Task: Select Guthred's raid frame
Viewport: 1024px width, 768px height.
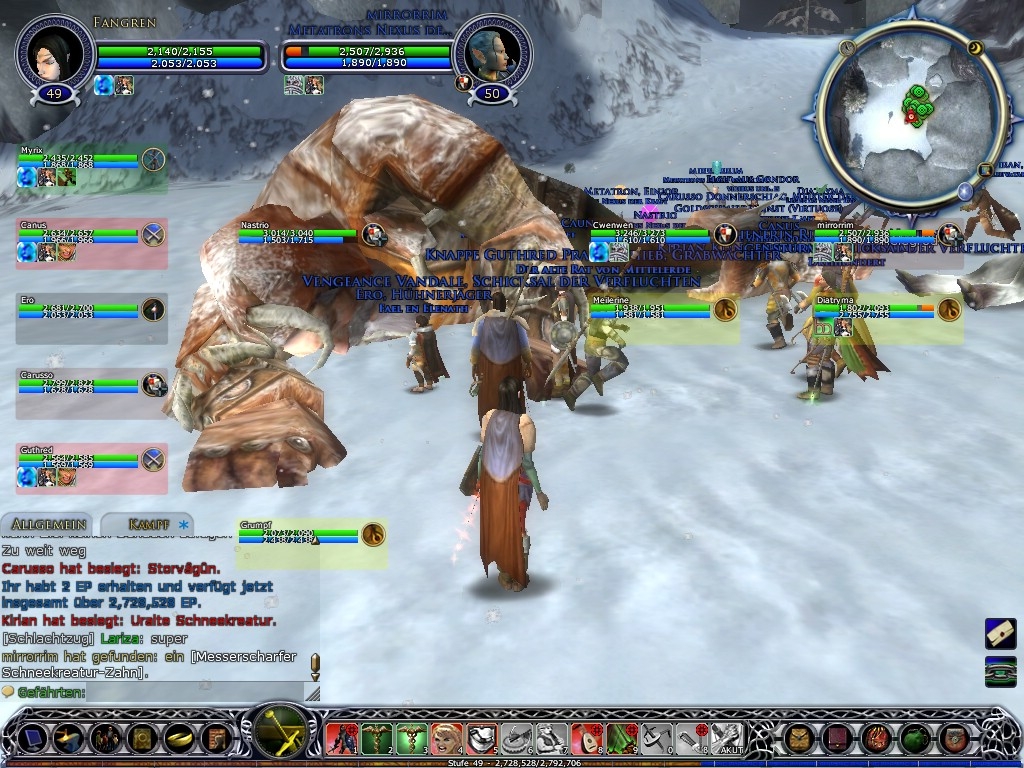Action: [80, 461]
